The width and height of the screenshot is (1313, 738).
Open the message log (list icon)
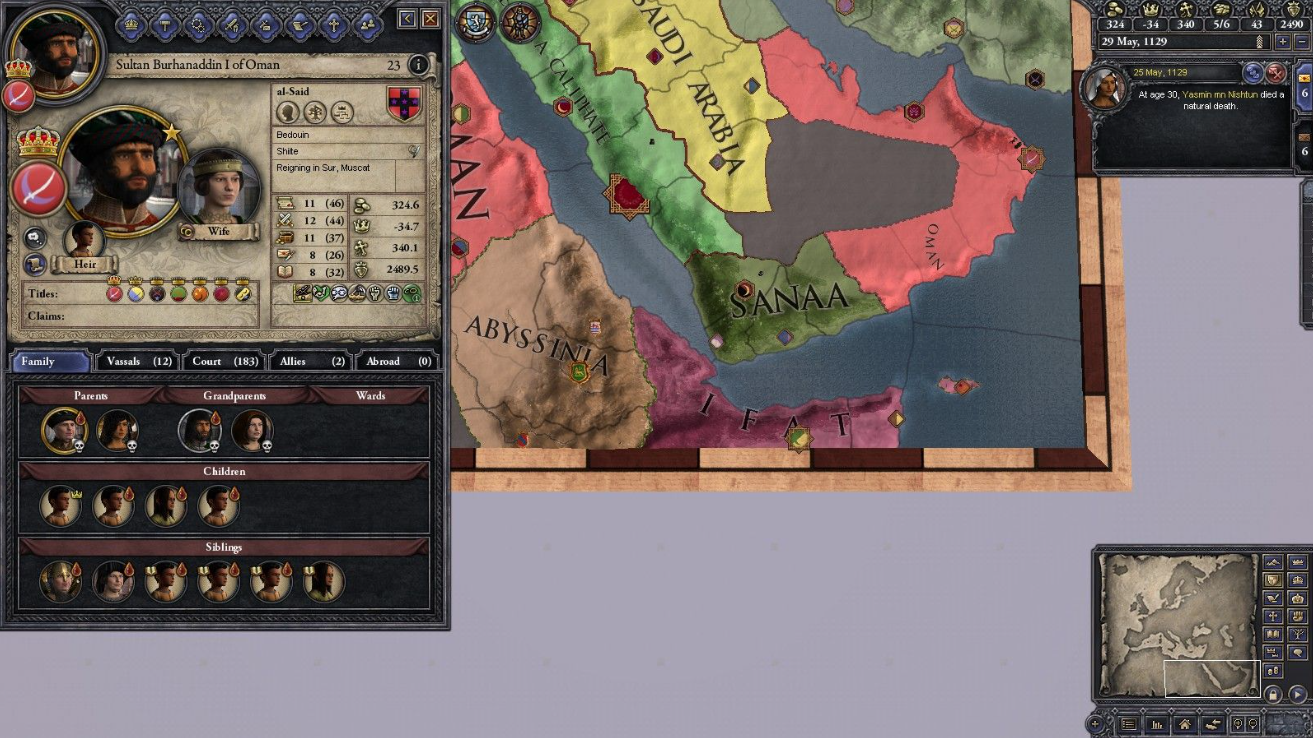[x=1130, y=724]
